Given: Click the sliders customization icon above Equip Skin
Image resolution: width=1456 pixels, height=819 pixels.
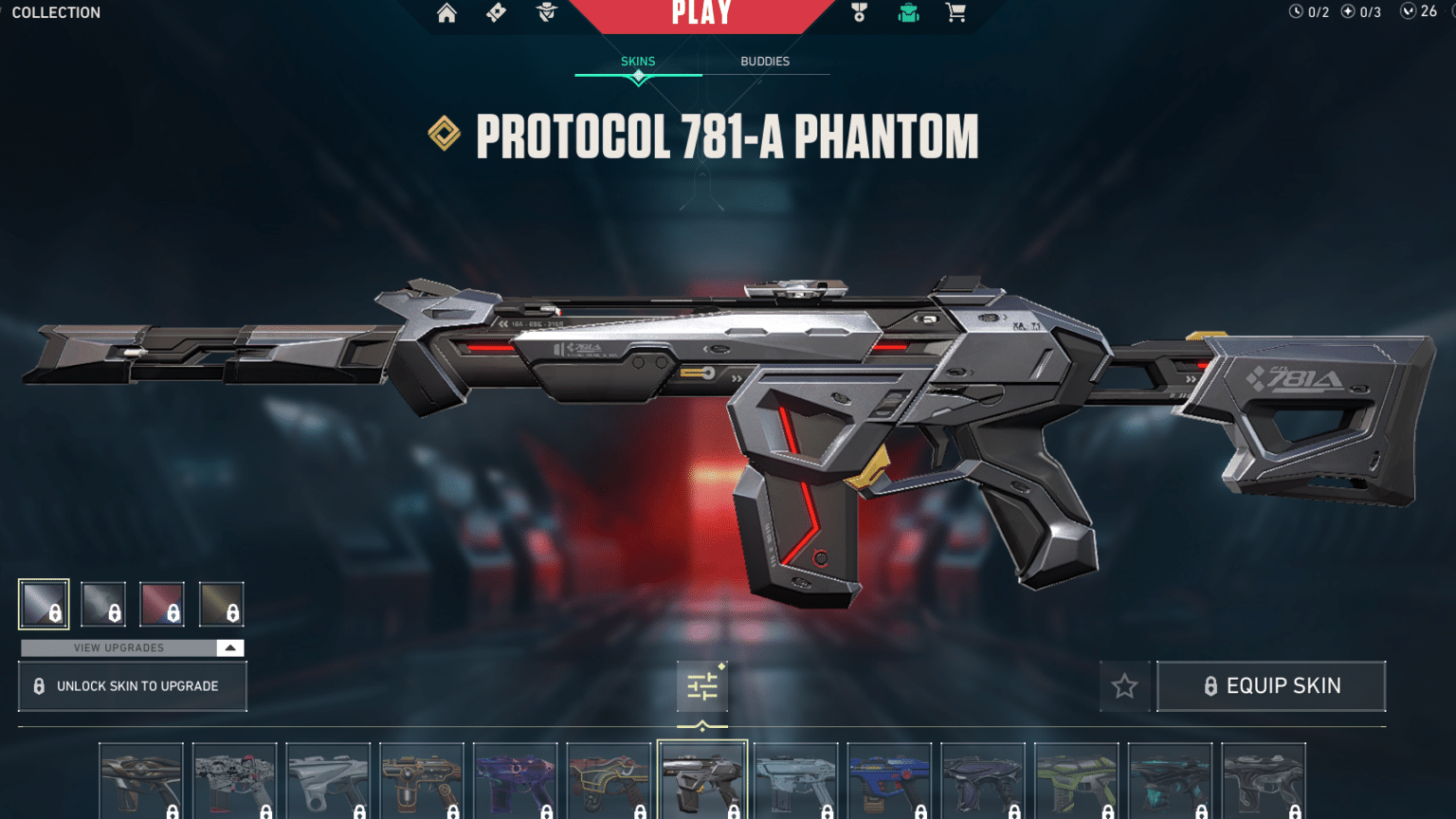Looking at the screenshot, I should point(701,686).
